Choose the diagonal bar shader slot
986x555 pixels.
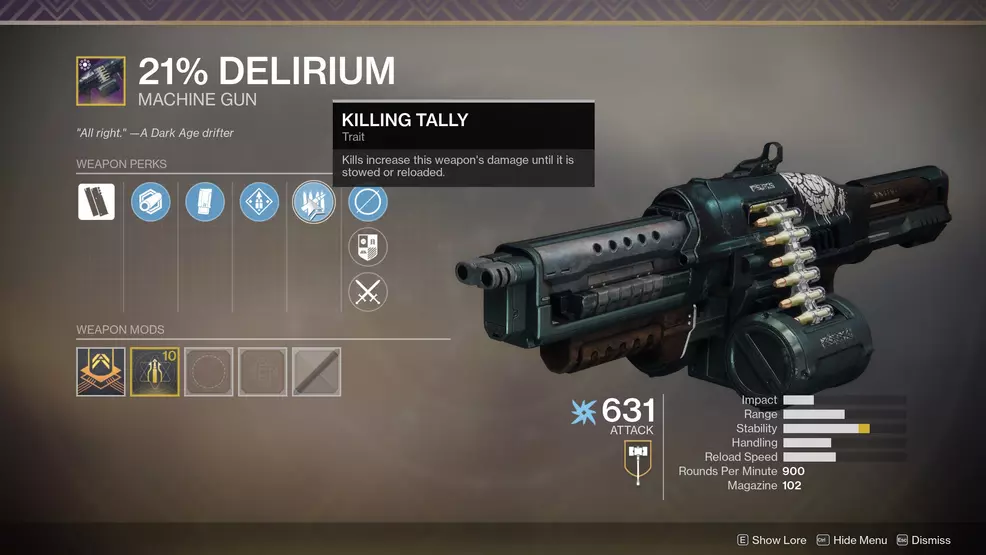coord(317,372)
